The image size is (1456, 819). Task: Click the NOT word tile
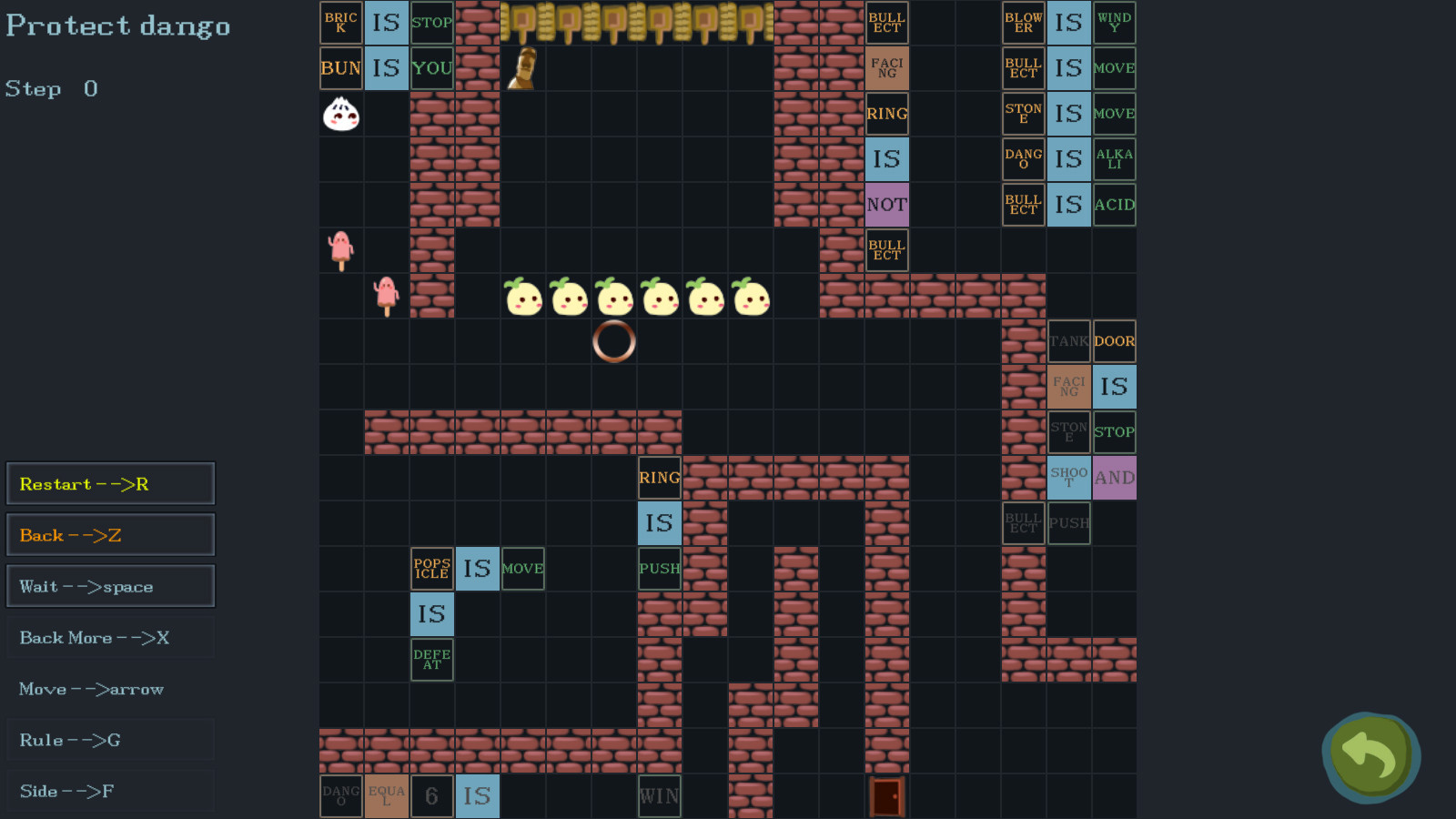[x=886, y=205]
